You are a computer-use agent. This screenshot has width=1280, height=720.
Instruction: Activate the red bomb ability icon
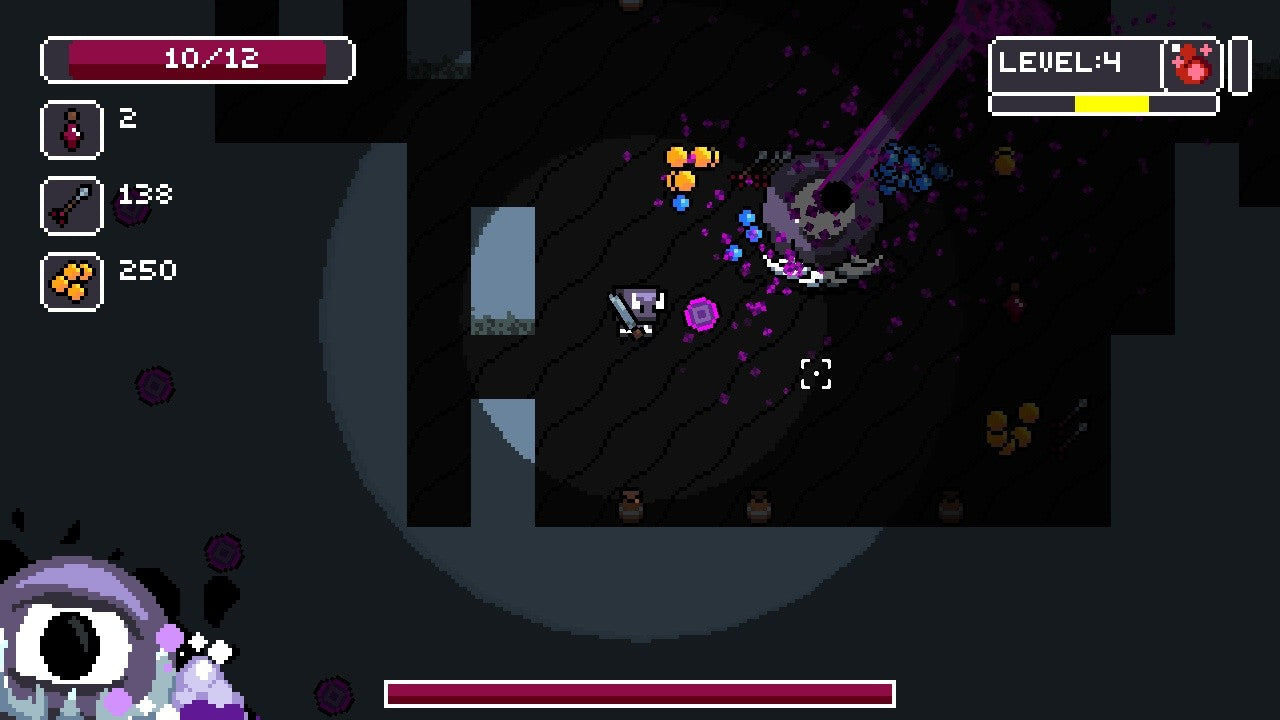(x=1193, y=66)
